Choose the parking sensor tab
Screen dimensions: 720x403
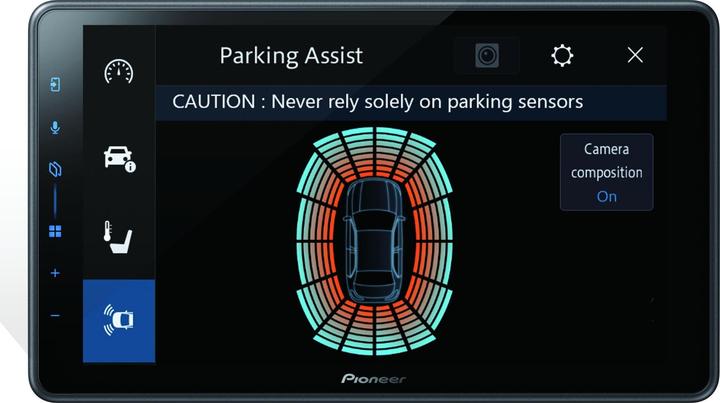point(119,320)
